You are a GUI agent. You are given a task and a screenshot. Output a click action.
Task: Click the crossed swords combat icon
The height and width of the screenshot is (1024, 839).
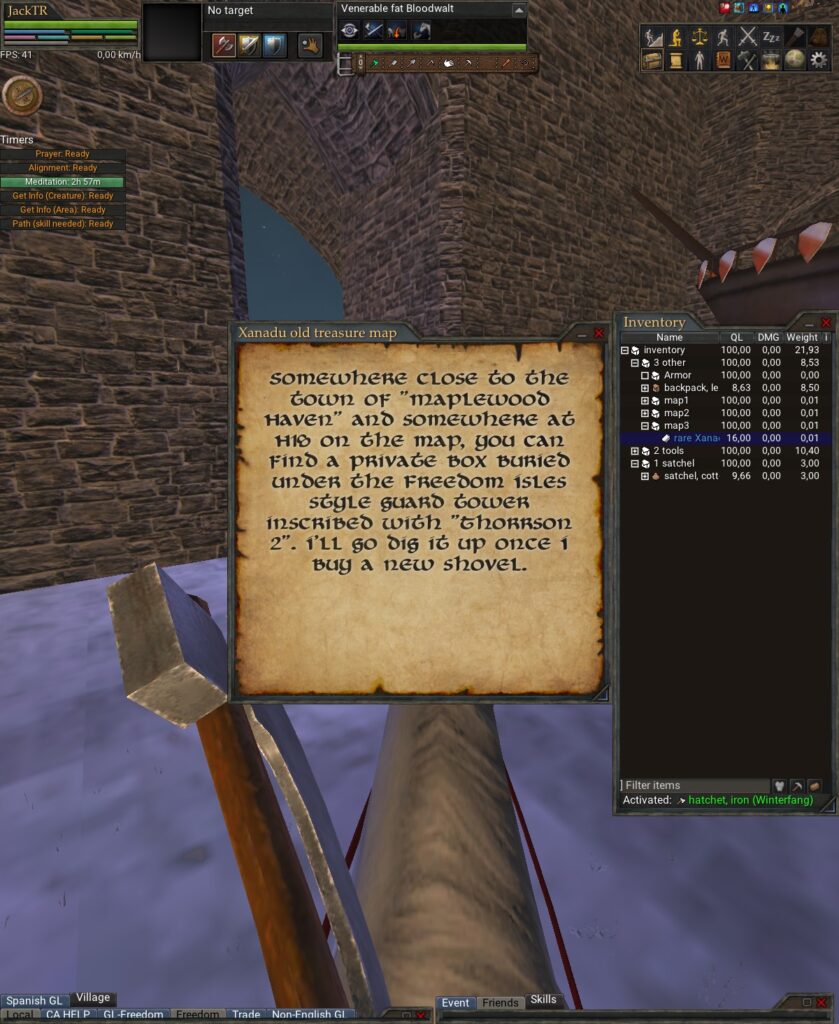(747, 37)
